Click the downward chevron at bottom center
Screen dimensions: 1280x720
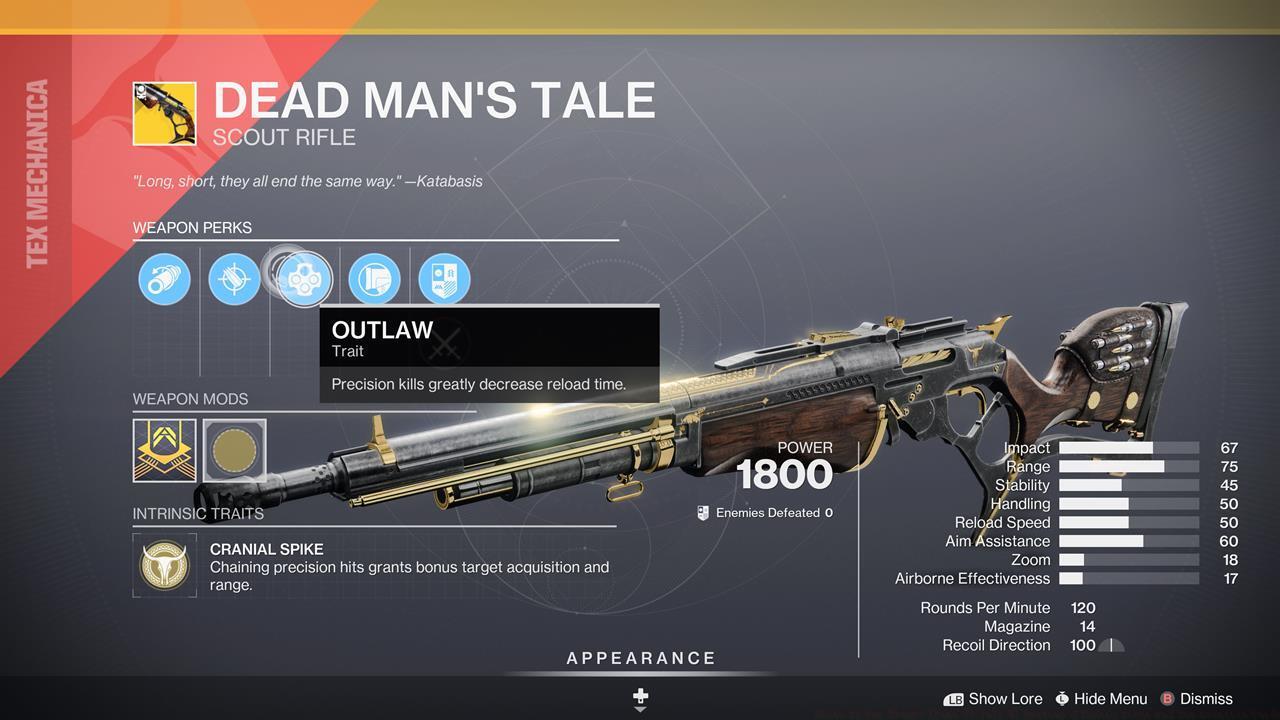[x=640, y=712]
